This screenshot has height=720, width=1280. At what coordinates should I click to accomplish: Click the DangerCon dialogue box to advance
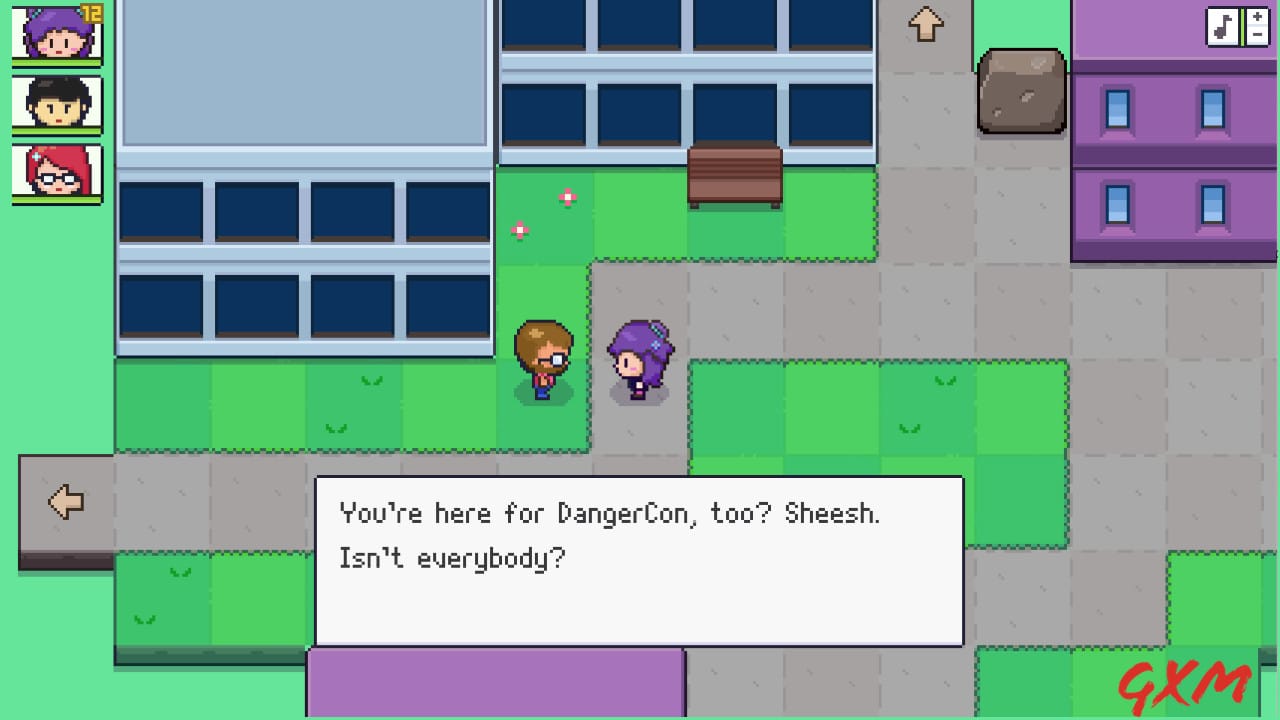(x=639, y=560)
